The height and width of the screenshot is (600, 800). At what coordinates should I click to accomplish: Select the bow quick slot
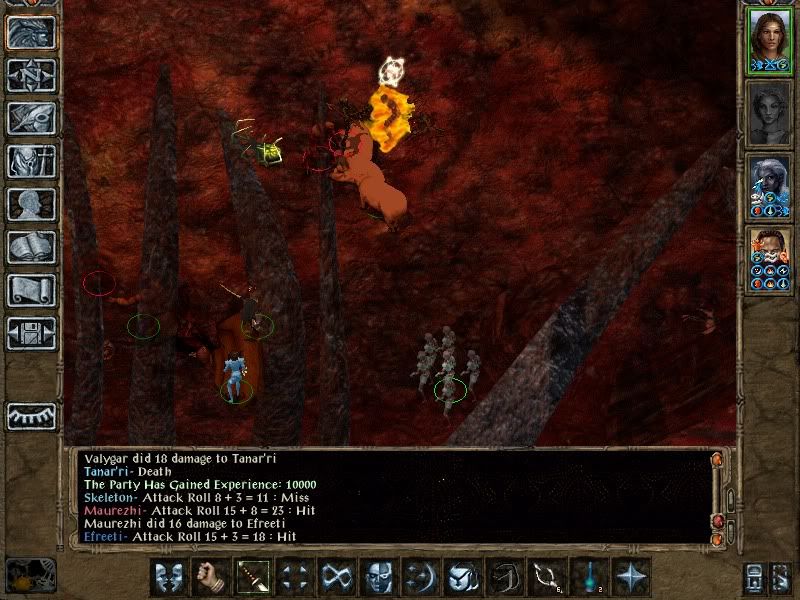click(547, 577)
